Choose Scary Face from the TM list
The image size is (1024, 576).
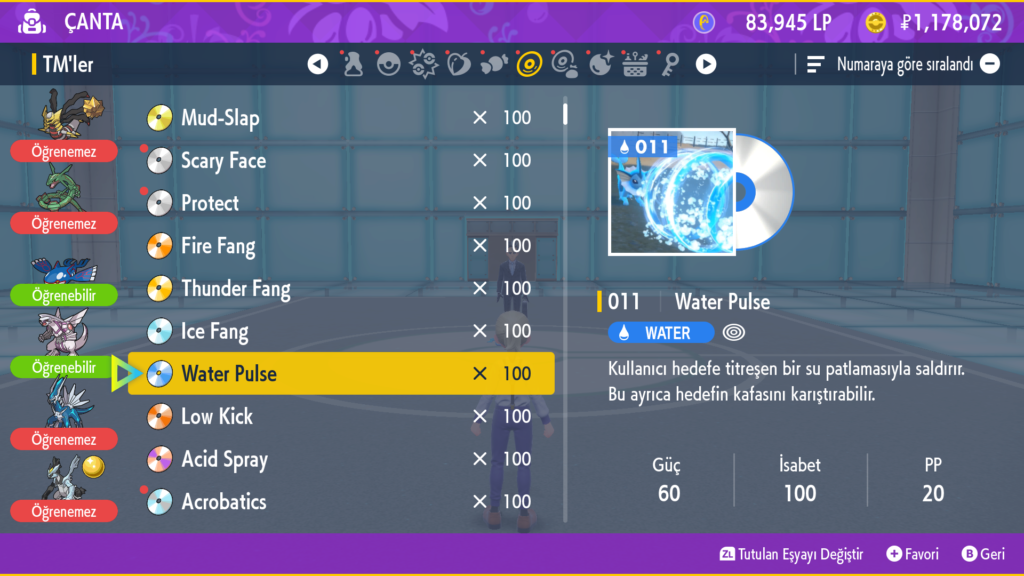click(x=340, y=160)
